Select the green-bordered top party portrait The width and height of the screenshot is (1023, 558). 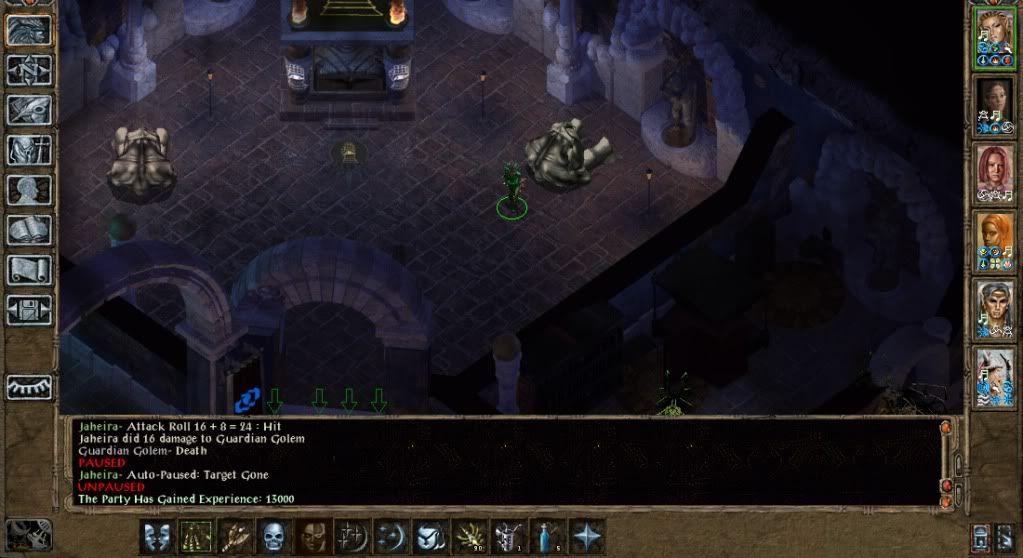click(x=995, y=38)
